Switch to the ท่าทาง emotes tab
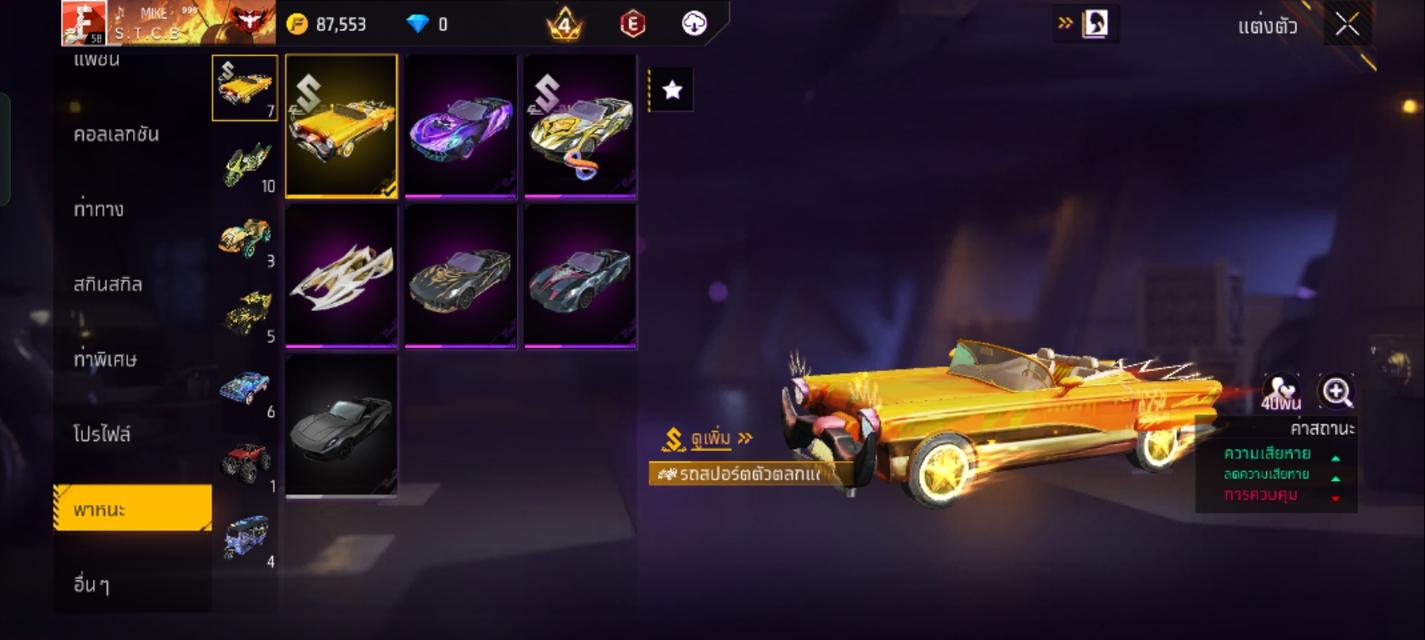1425x640 pixels. click(x=98, y=209)
